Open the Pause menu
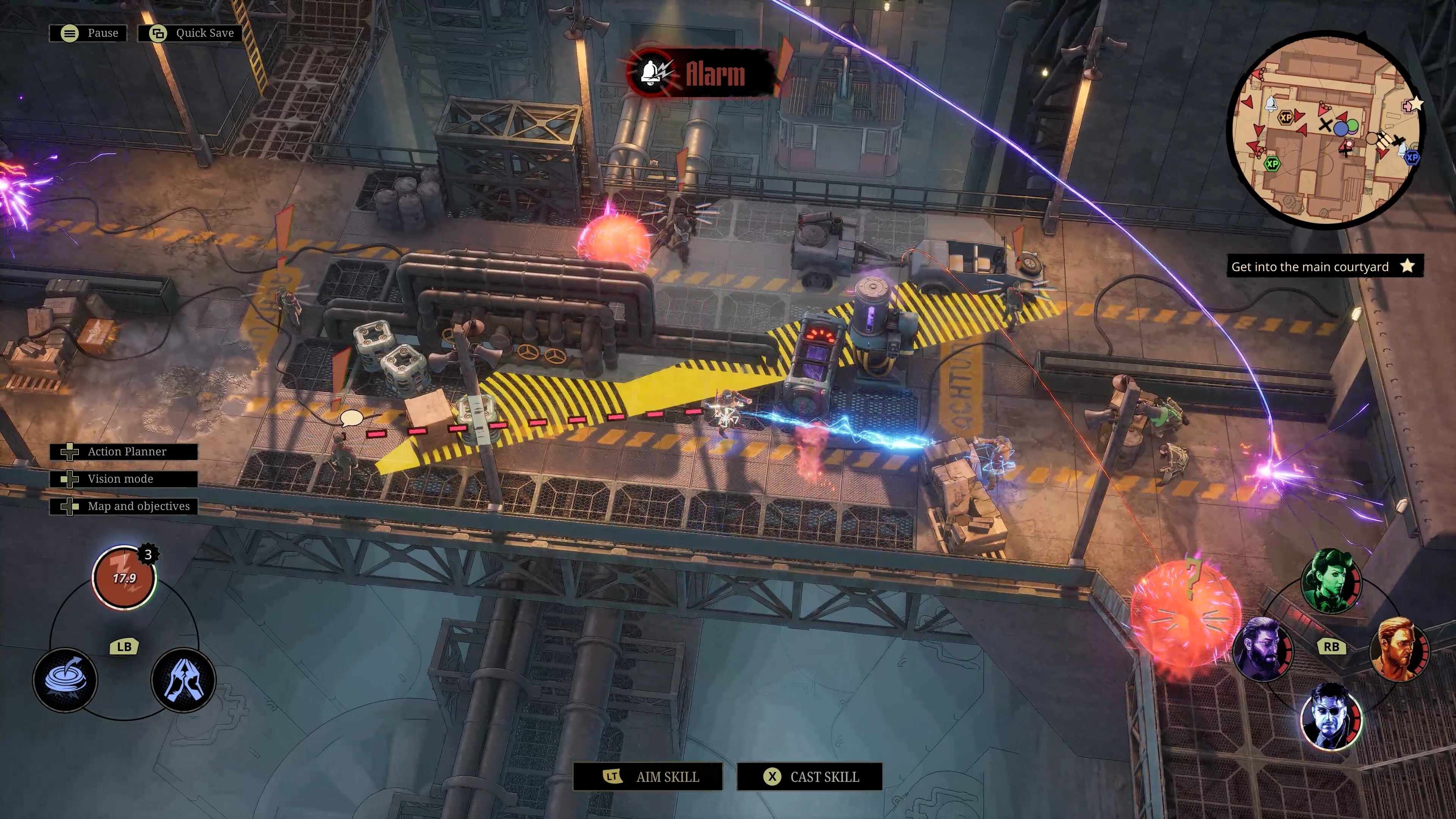Image resolution: width=1456 pixels, height=819 pixels. click(88, 33)
